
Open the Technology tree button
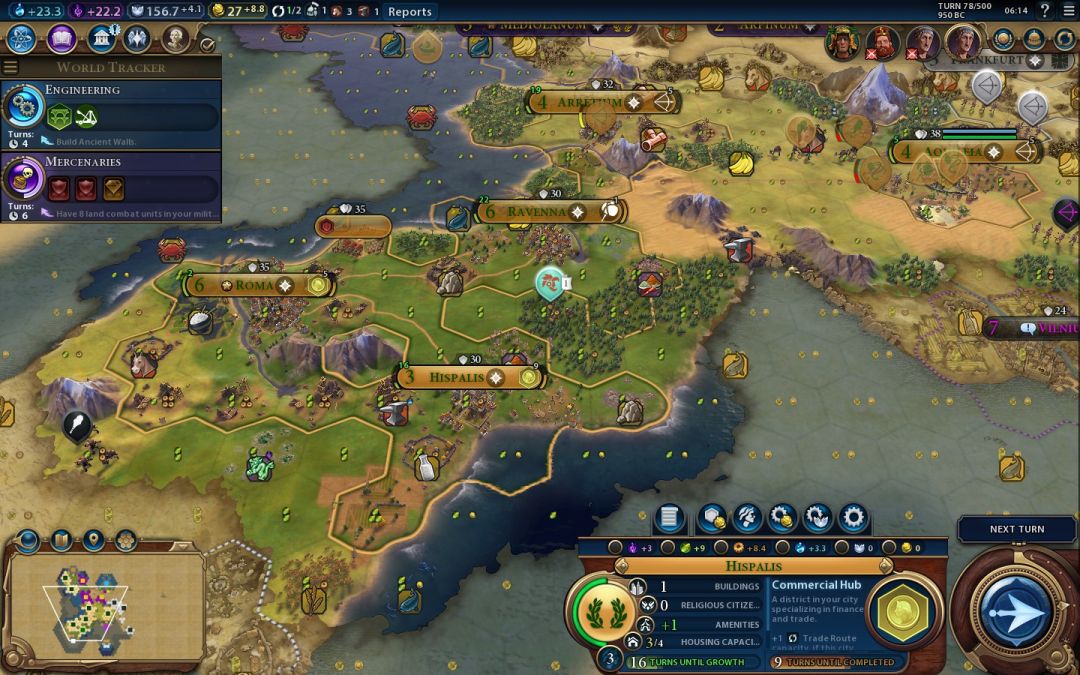pyautogui.click(x=22, y=39)
